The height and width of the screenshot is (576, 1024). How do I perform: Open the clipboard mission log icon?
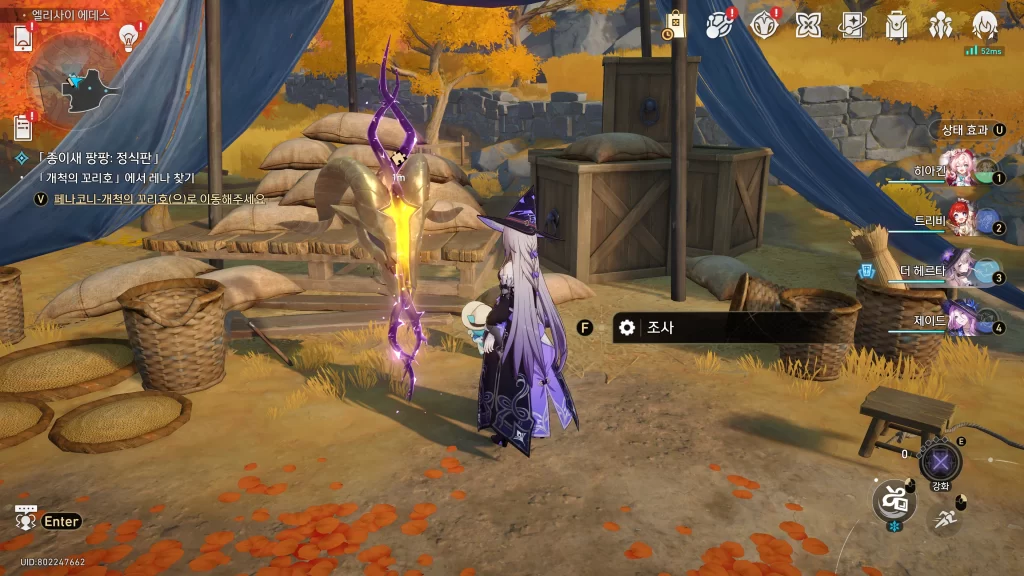click(24, 127)
